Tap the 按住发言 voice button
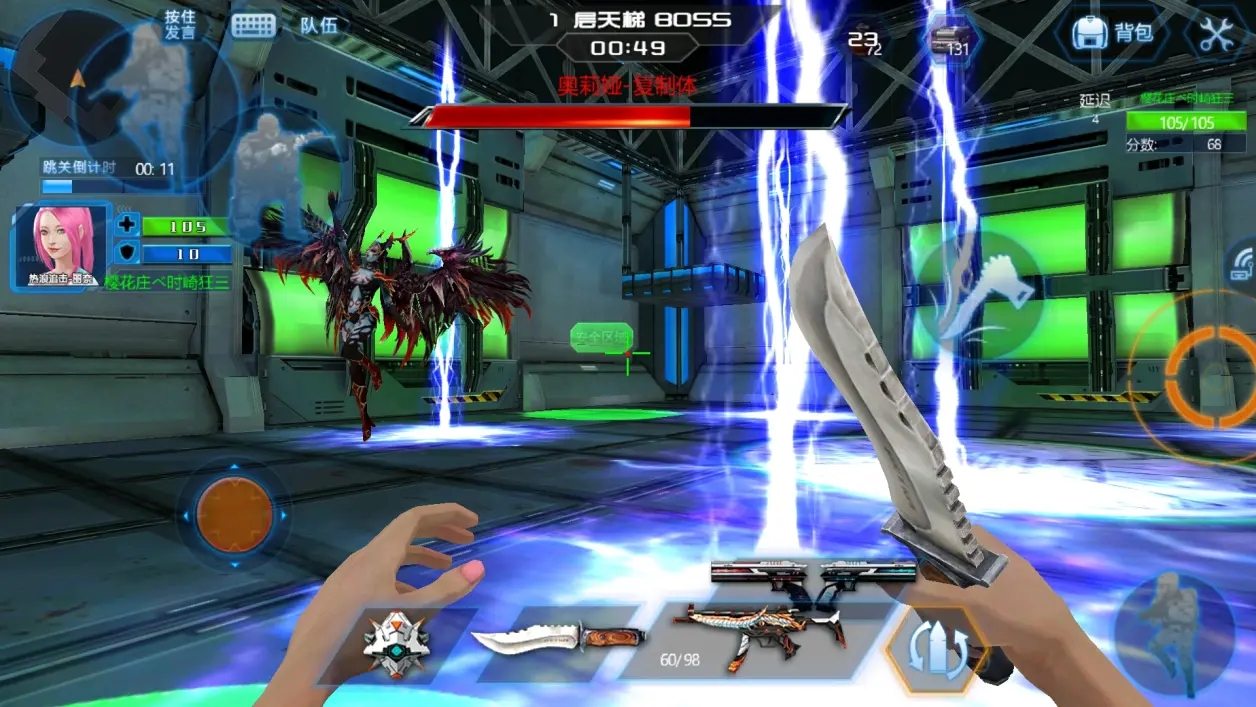The width and height of the screenshot is (1256, 707). (180, 25)
